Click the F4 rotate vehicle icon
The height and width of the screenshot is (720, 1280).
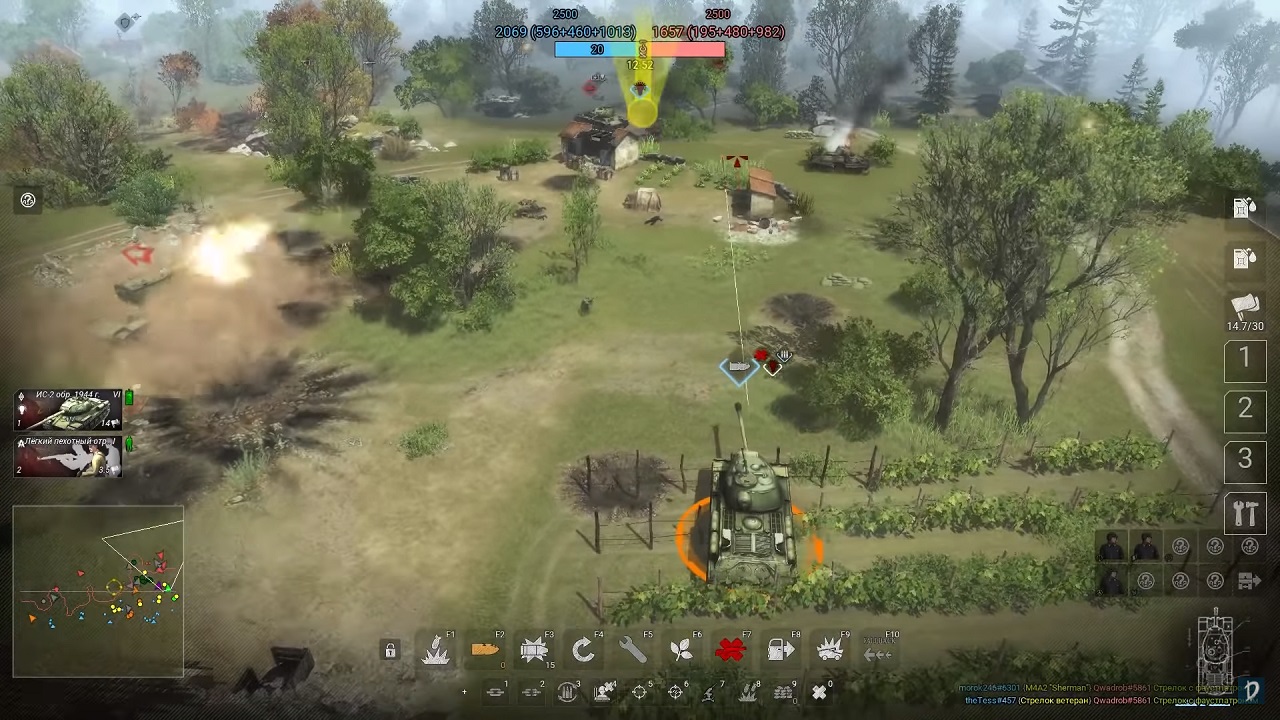point(582,649)
